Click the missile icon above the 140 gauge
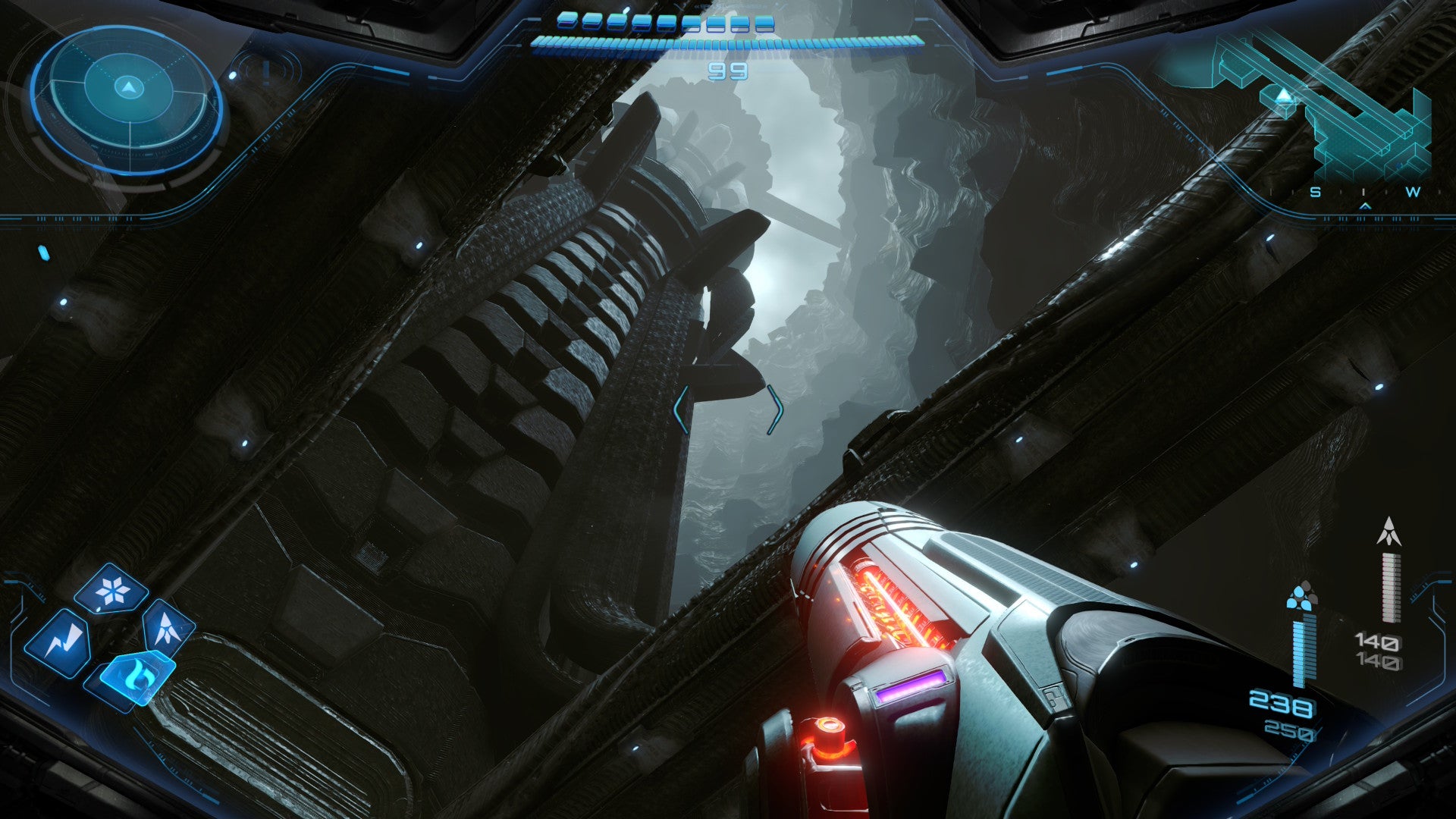This screenshot has width=1456, height=819. coord(1389,532)
